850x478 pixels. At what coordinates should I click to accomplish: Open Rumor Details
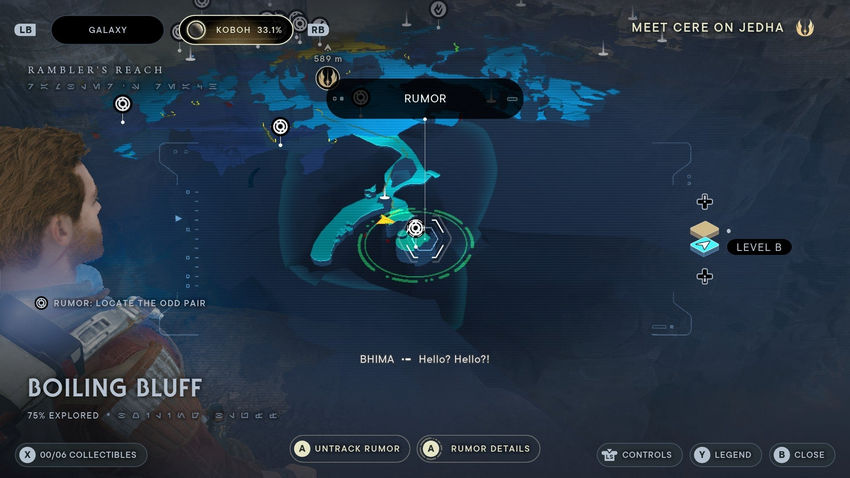click(478, 449)
